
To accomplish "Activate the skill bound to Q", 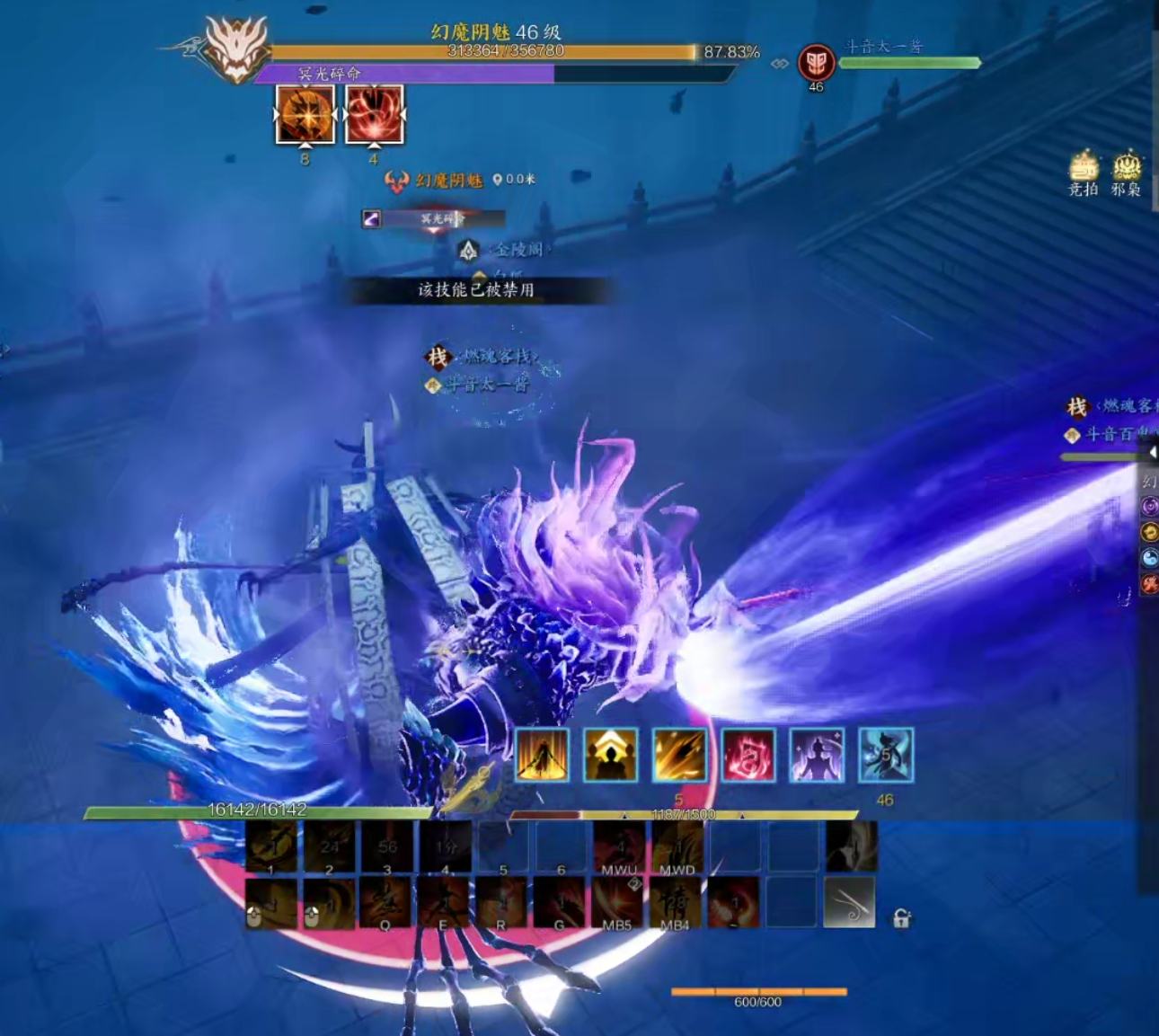I will tap(386, 902).
